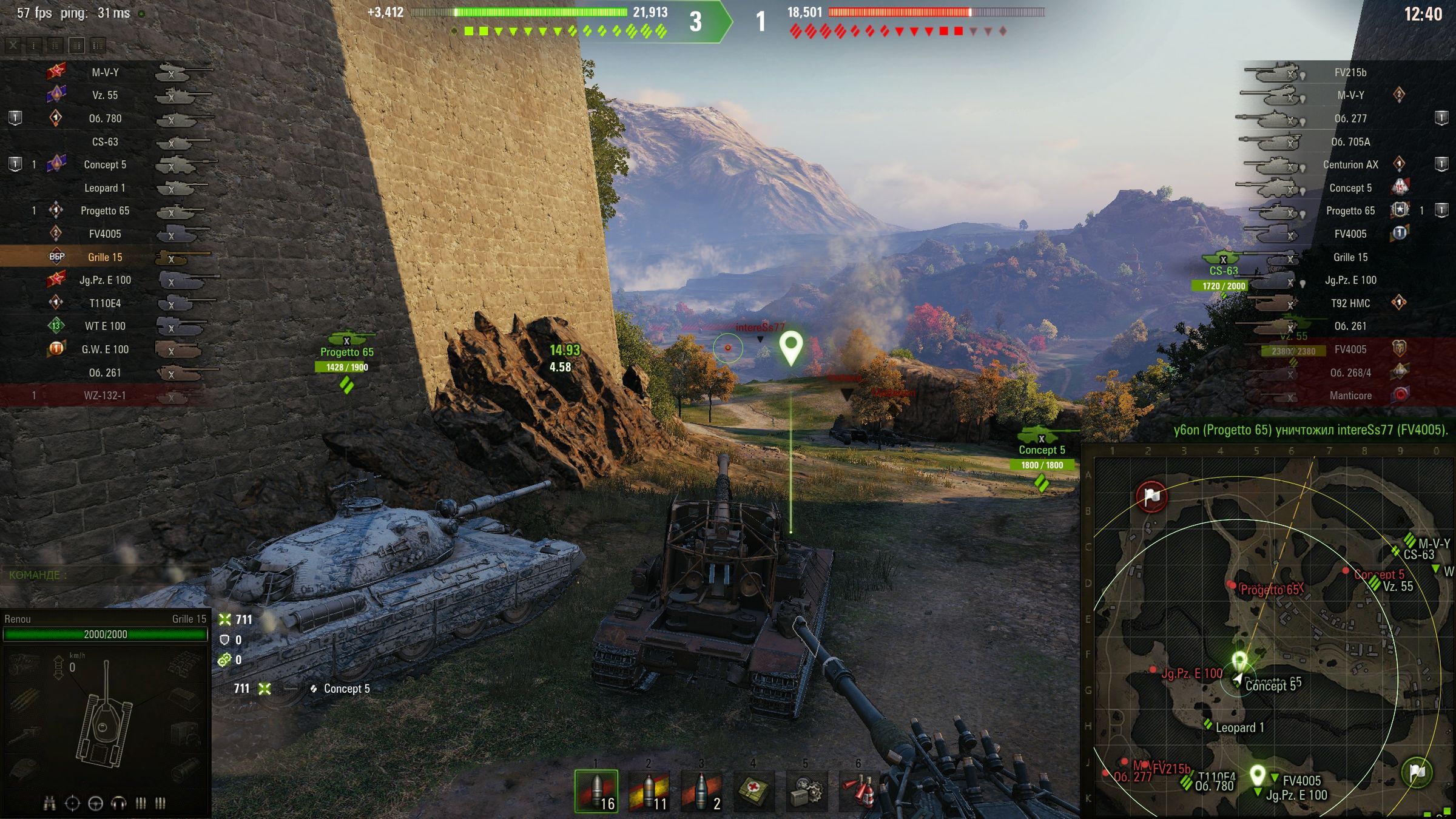Hide the team list with the X button
The height and width of the screenshot is (819, 1456).
pyautogui.click(x=13, y=45)
